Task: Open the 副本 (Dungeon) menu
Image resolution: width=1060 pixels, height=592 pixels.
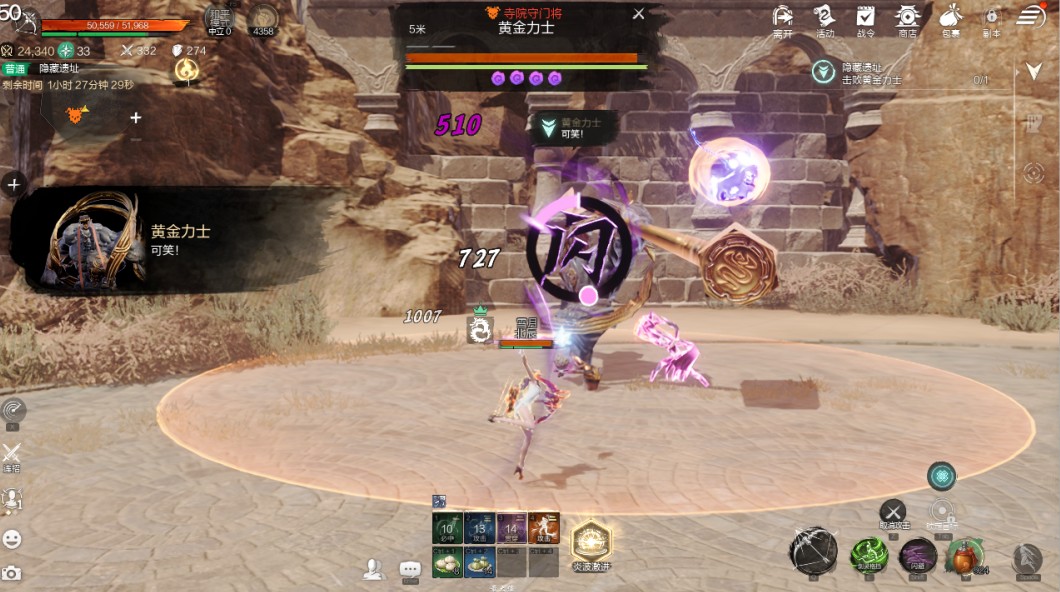Action: click(992, 18)
